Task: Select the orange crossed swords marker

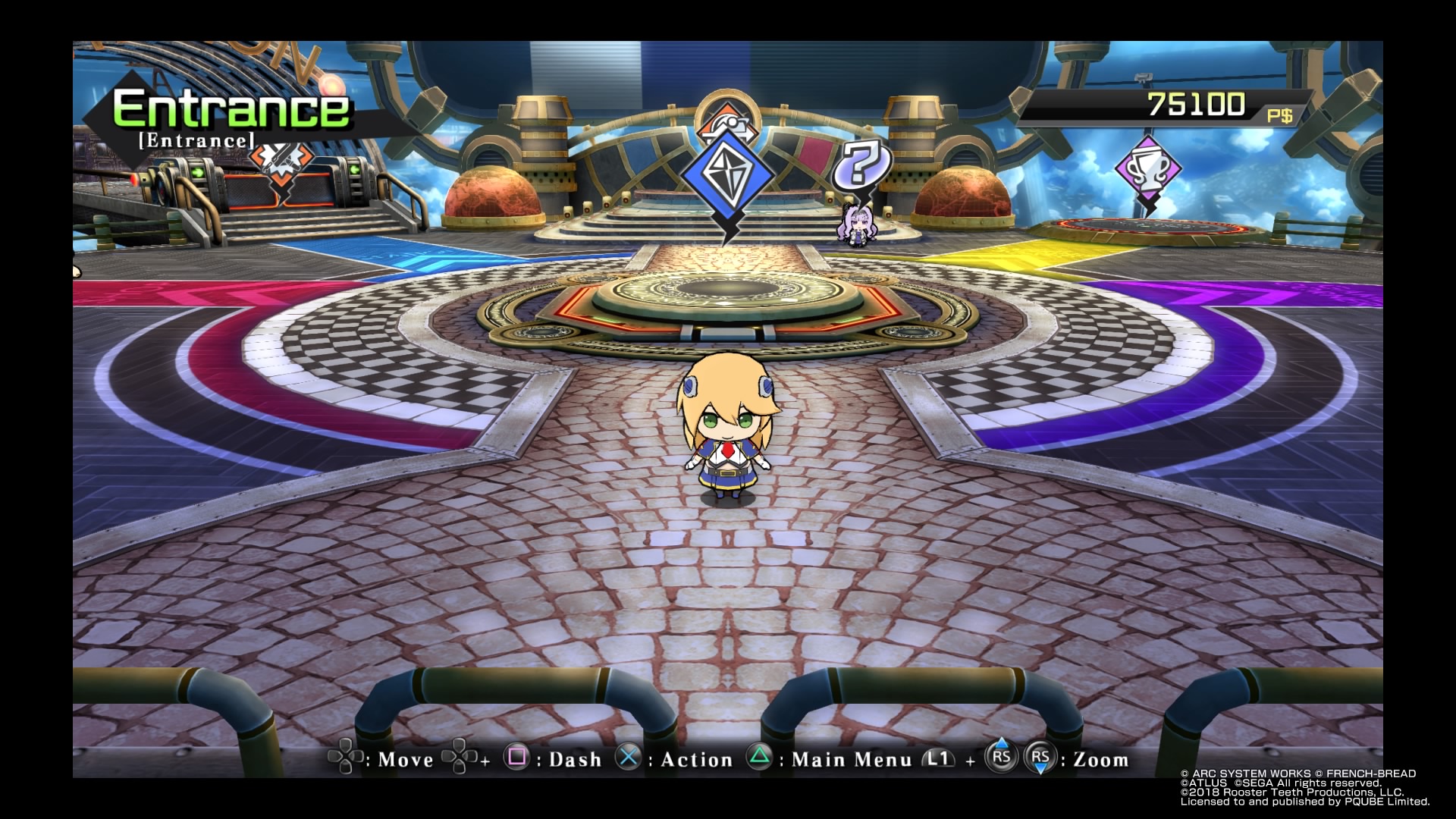Action: (x=281, y=160)
